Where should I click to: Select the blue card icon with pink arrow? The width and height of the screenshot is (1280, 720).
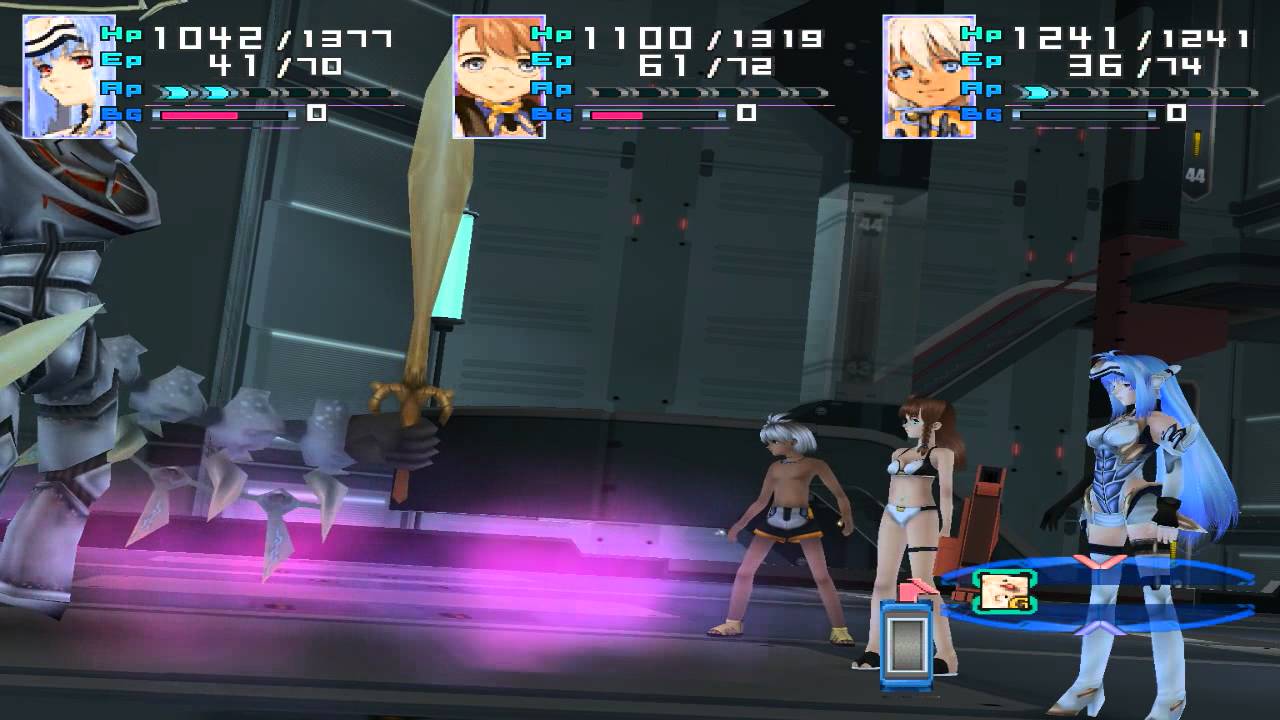point(907,640)
